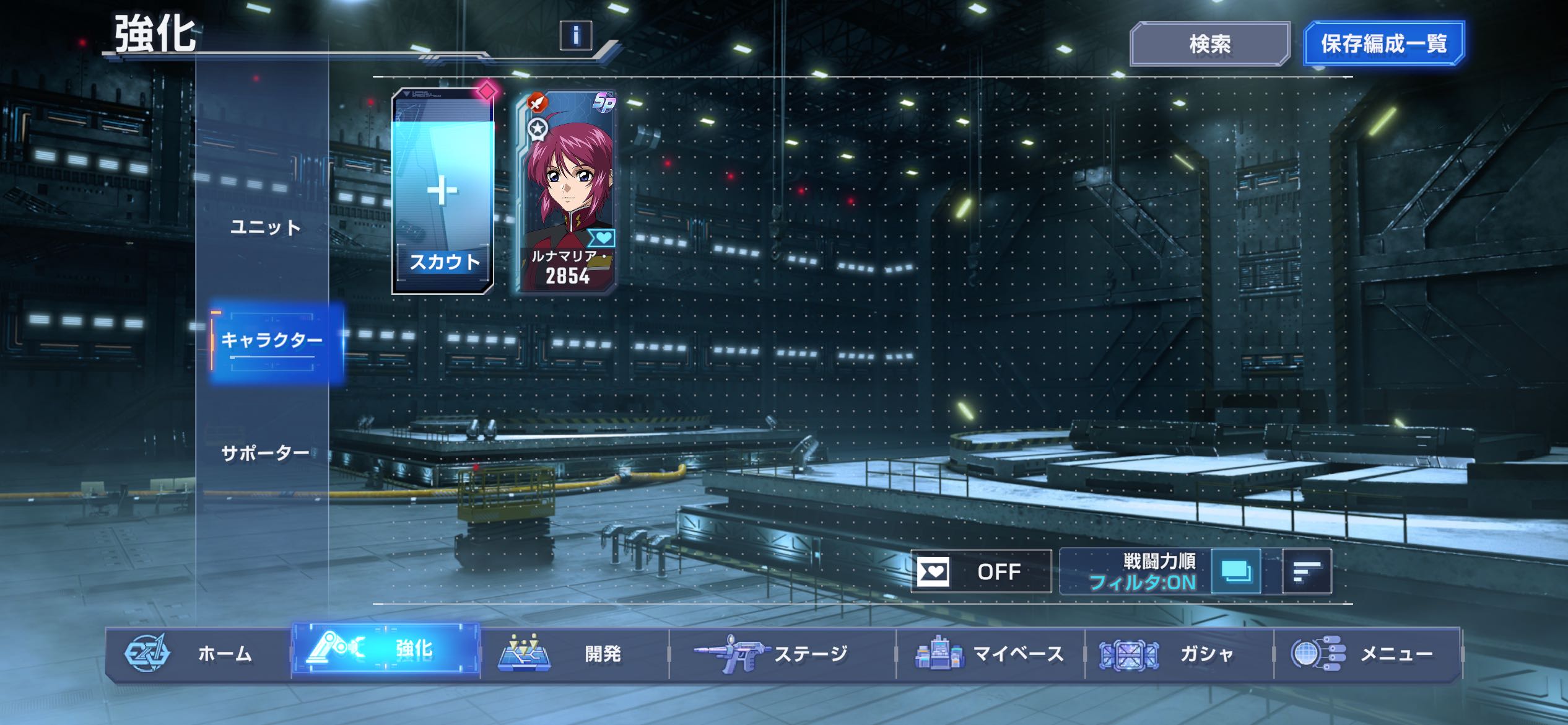The height and width of the screenshot is (725, 1568).
Task: Switch to the ユニット tab
Action: tap(265, 228)
